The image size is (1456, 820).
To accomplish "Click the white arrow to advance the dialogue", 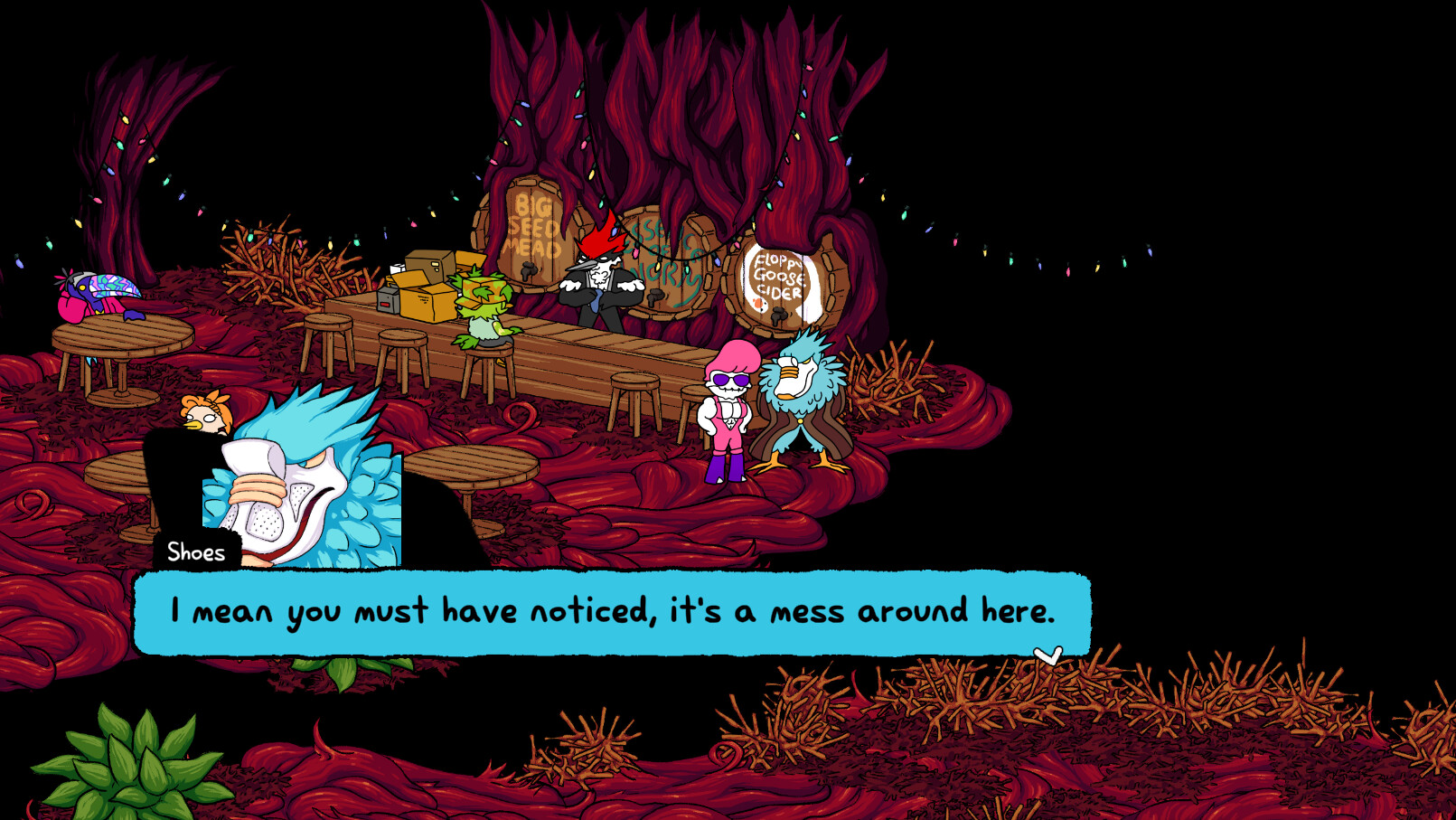I will (1049, 655).
